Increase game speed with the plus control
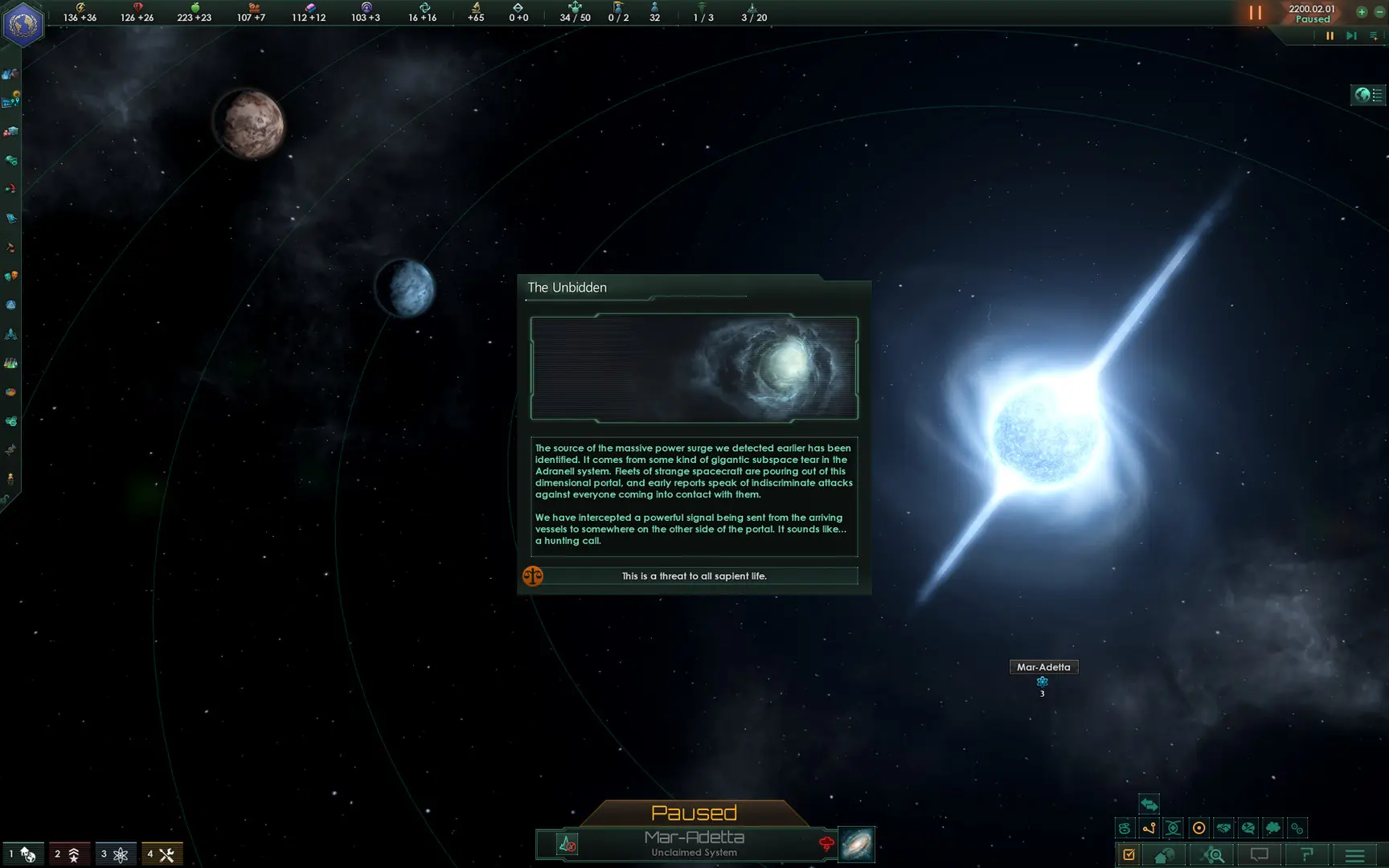Screen dimensions: 1389x868 coord(1362,13)
